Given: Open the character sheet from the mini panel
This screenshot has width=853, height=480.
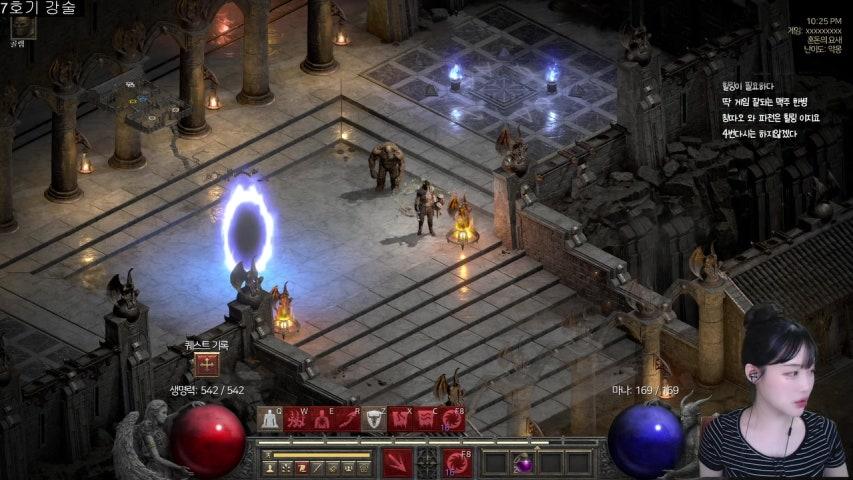Looking at the screenshot, I should [x=270, y=467].
